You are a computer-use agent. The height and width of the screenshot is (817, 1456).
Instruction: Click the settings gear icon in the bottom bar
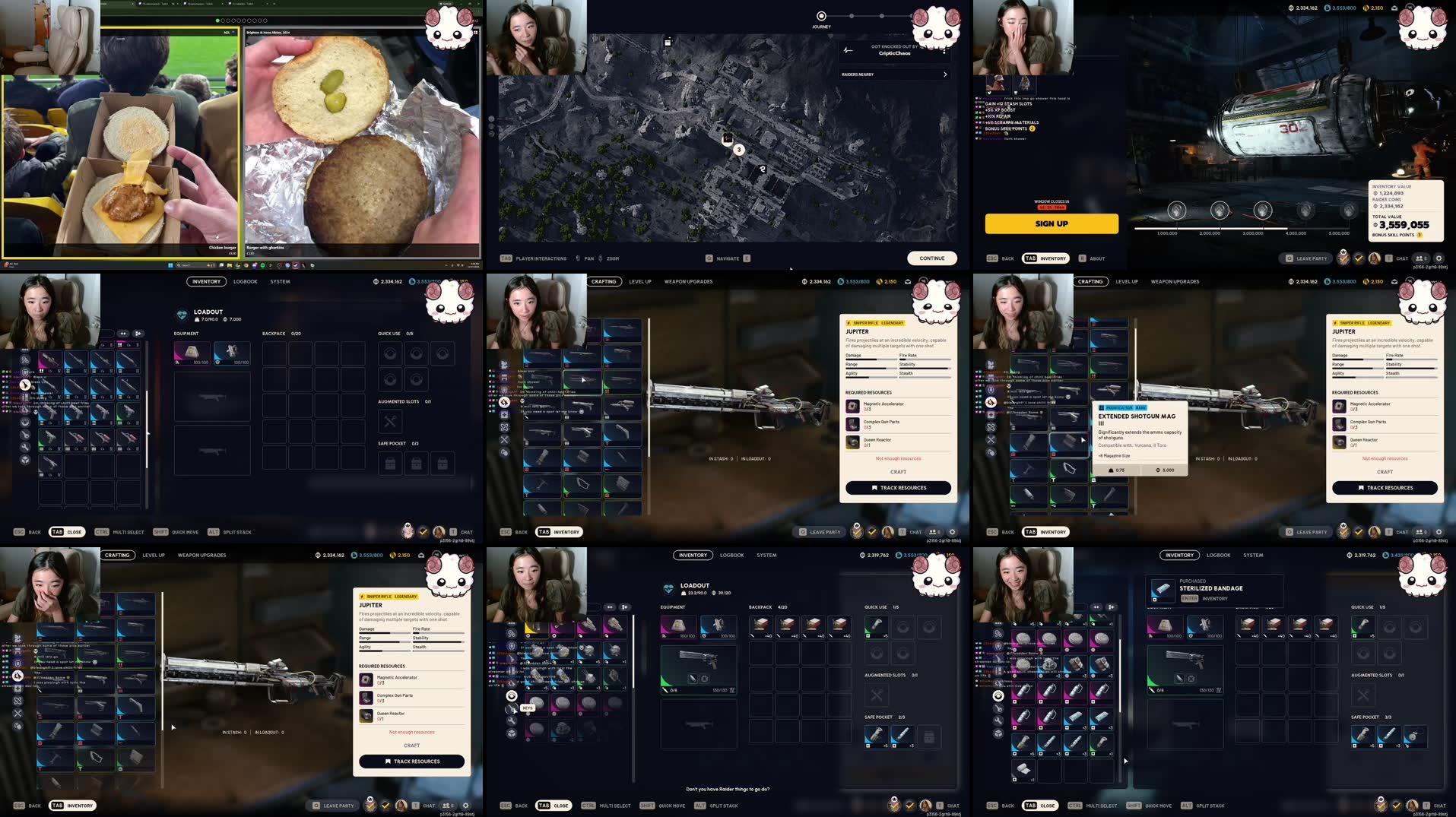point(953,532)
